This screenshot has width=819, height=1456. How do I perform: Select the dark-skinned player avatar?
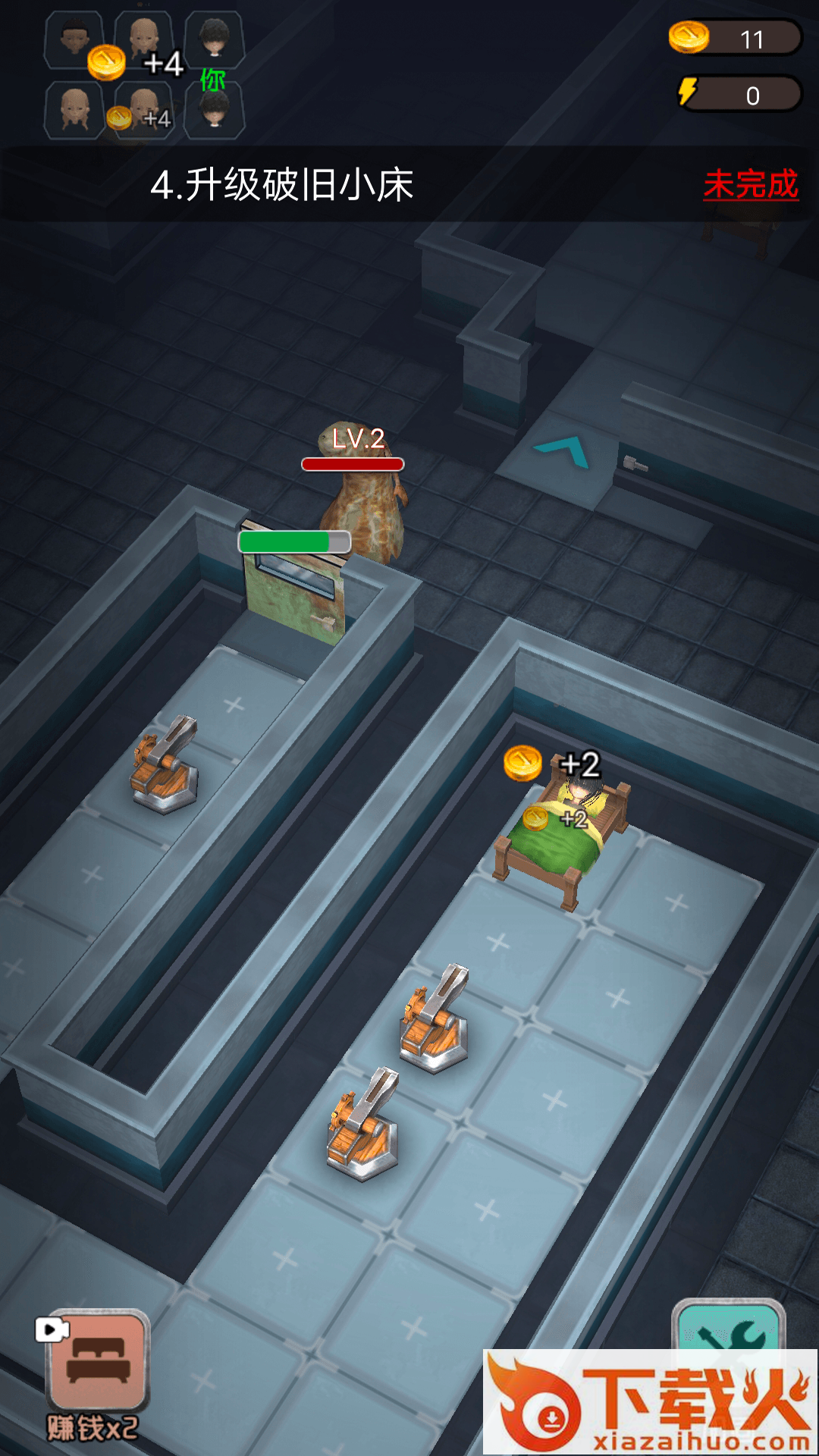click(73, 37)
